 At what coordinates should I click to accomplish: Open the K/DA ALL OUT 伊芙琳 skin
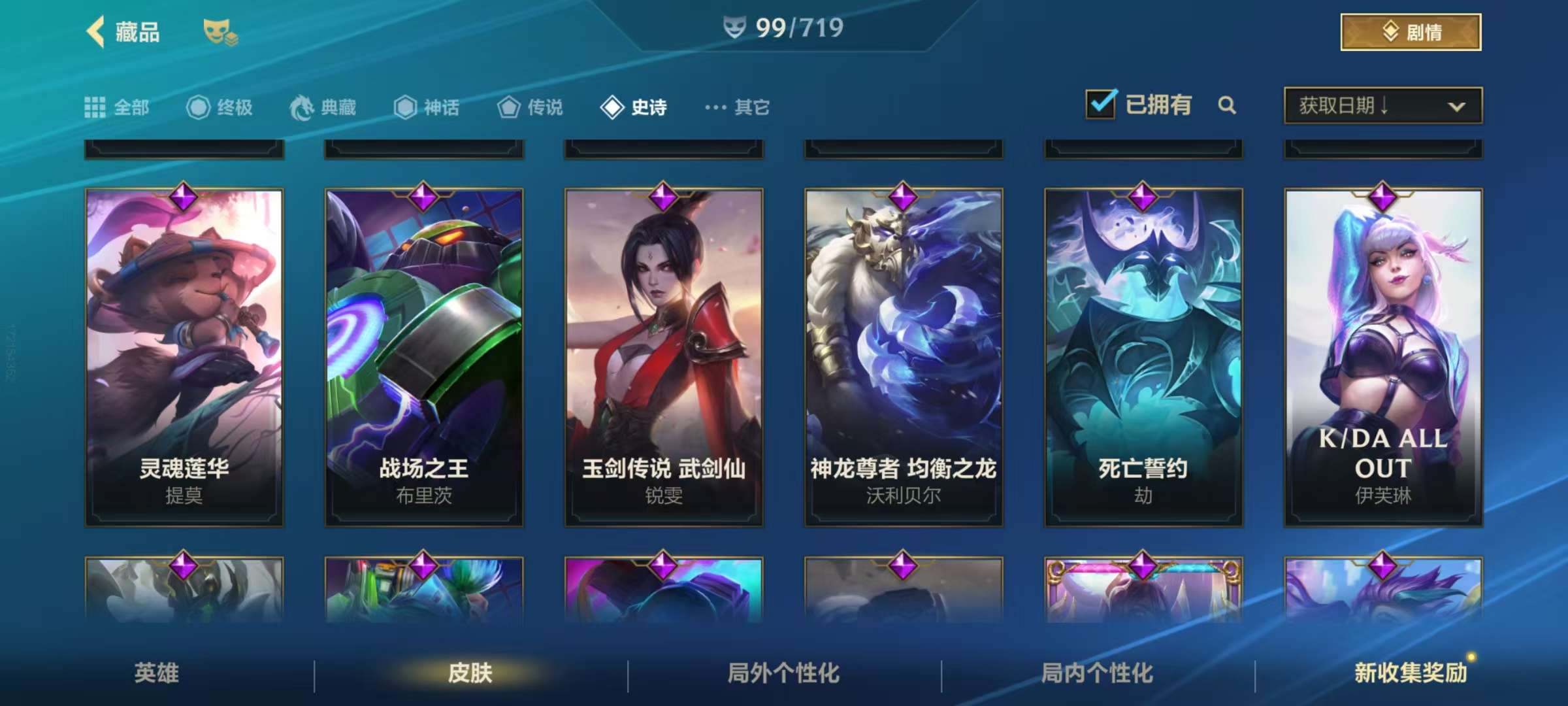[1383, 357]
